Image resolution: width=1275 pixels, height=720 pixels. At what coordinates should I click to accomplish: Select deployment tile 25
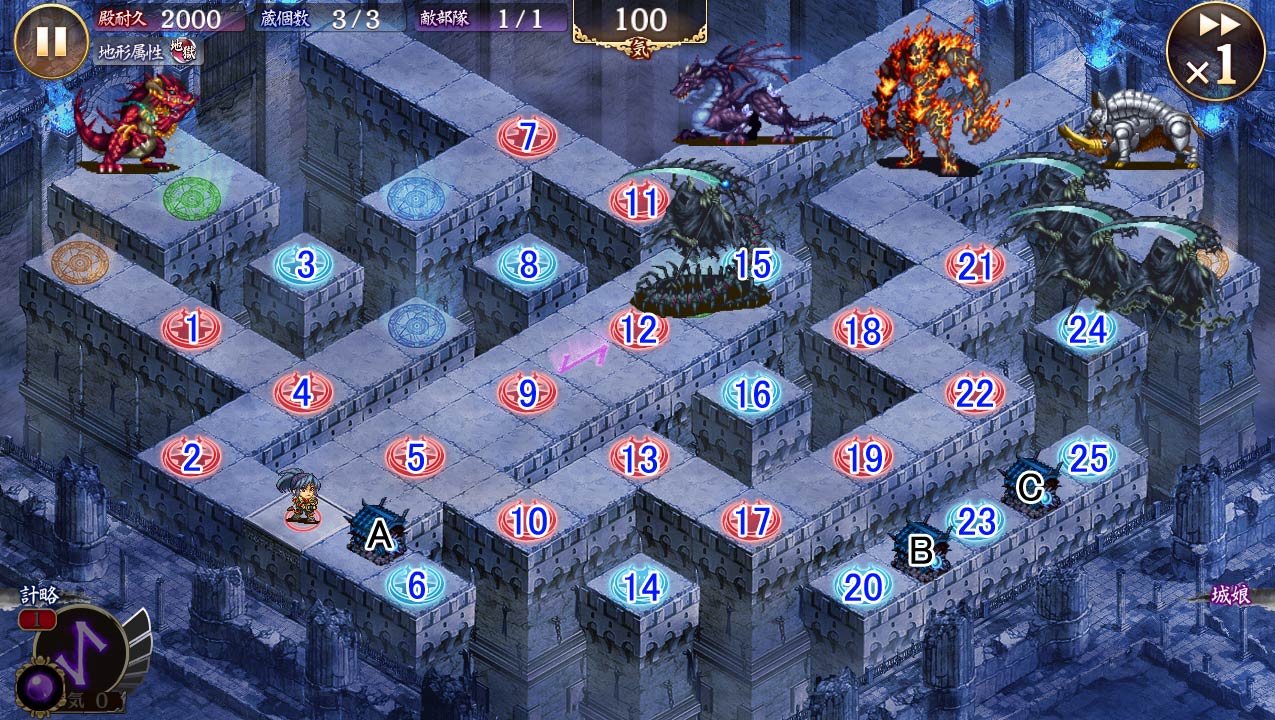(1088, 458)
